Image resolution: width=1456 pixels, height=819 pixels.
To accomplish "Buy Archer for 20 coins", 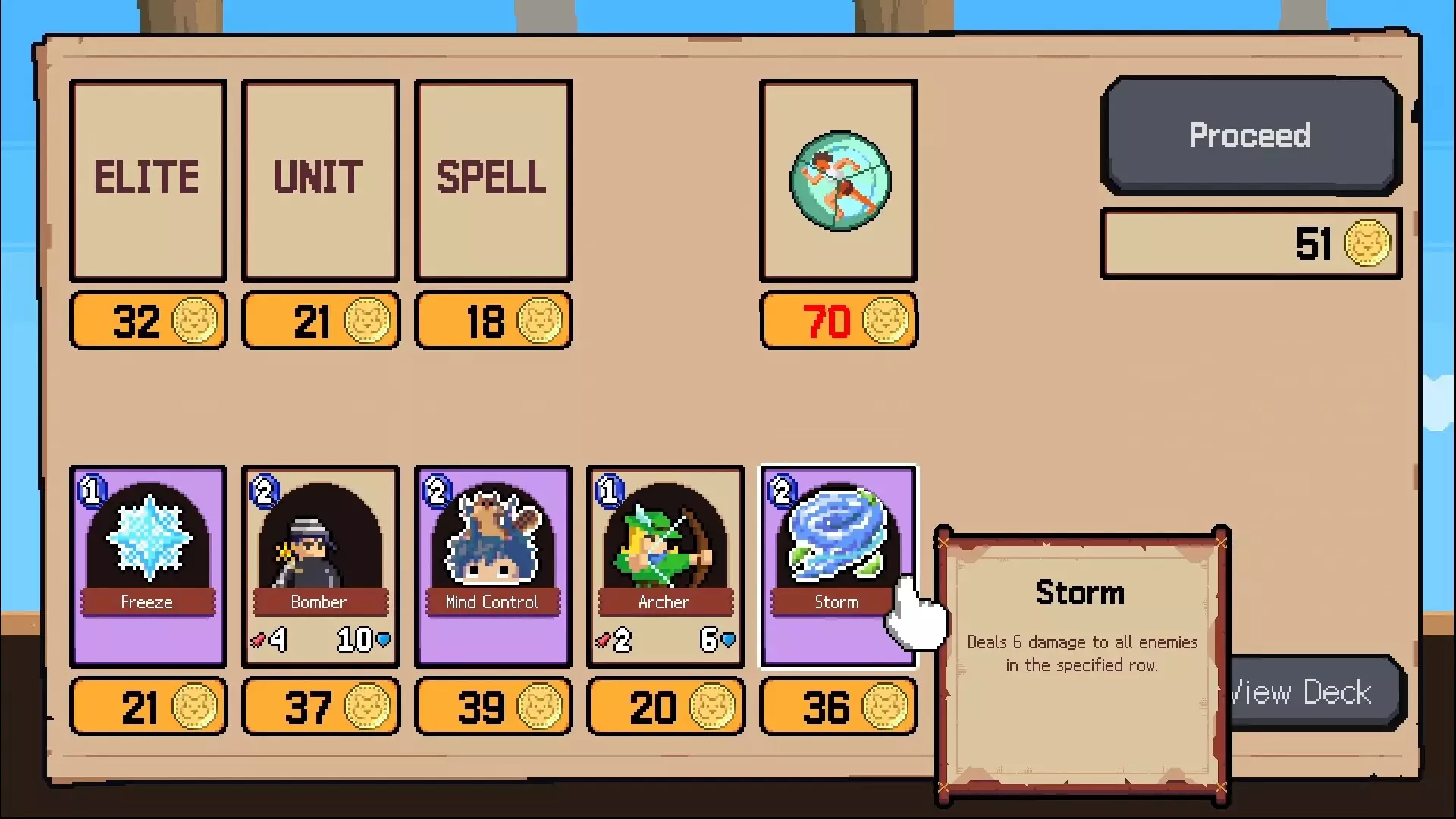I will point(665,706).
